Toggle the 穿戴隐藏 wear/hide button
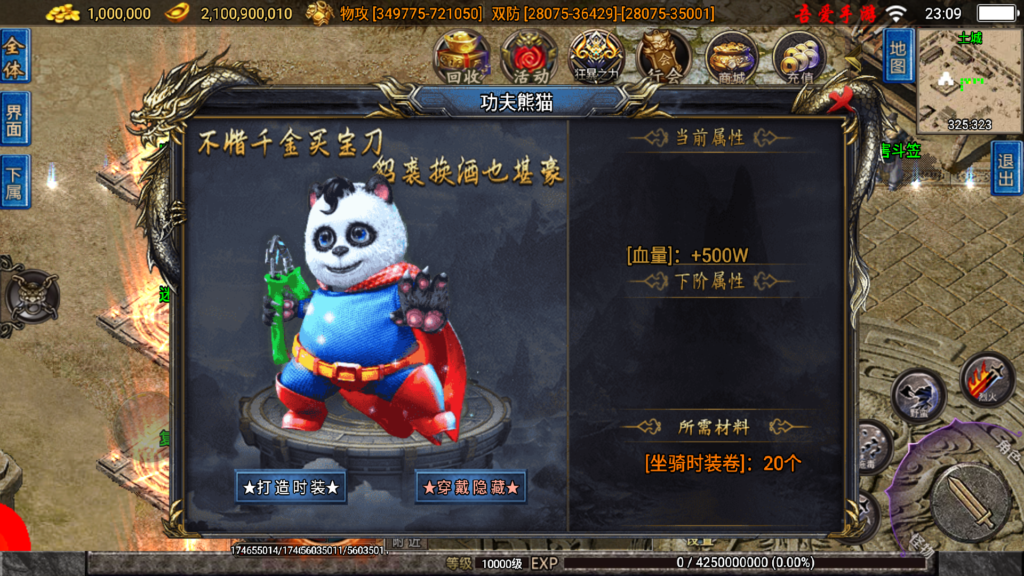The height and width of the screenshot is (576, 1024). 471,487
